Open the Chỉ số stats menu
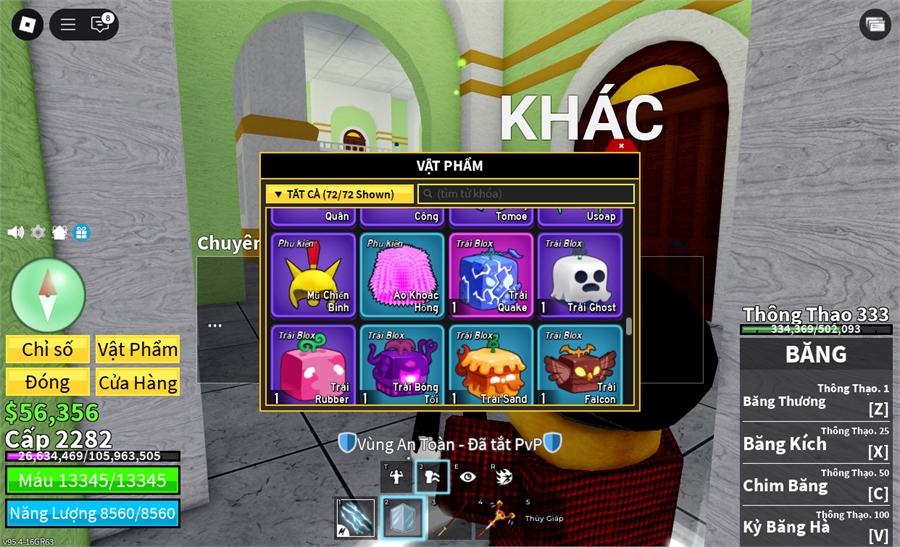The image size is (900, 547). [48, 349]
